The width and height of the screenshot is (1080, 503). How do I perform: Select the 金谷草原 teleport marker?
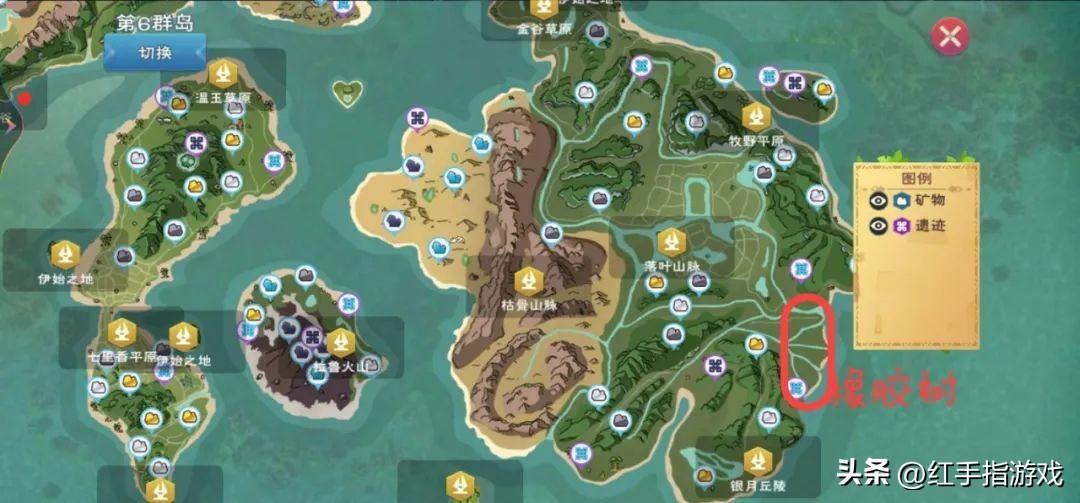(x=544, y=8)
